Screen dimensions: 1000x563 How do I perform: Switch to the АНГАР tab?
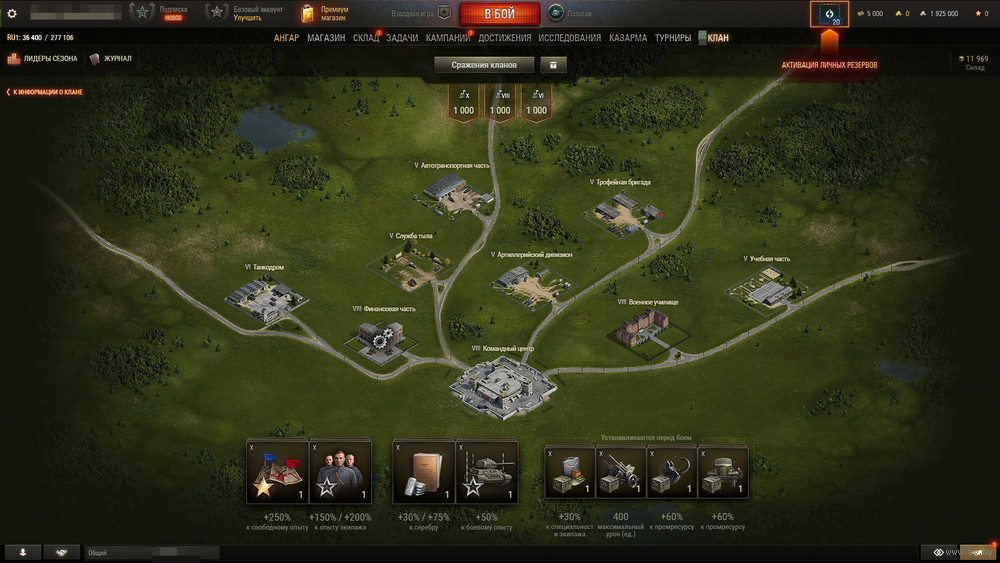click(286, 38)
